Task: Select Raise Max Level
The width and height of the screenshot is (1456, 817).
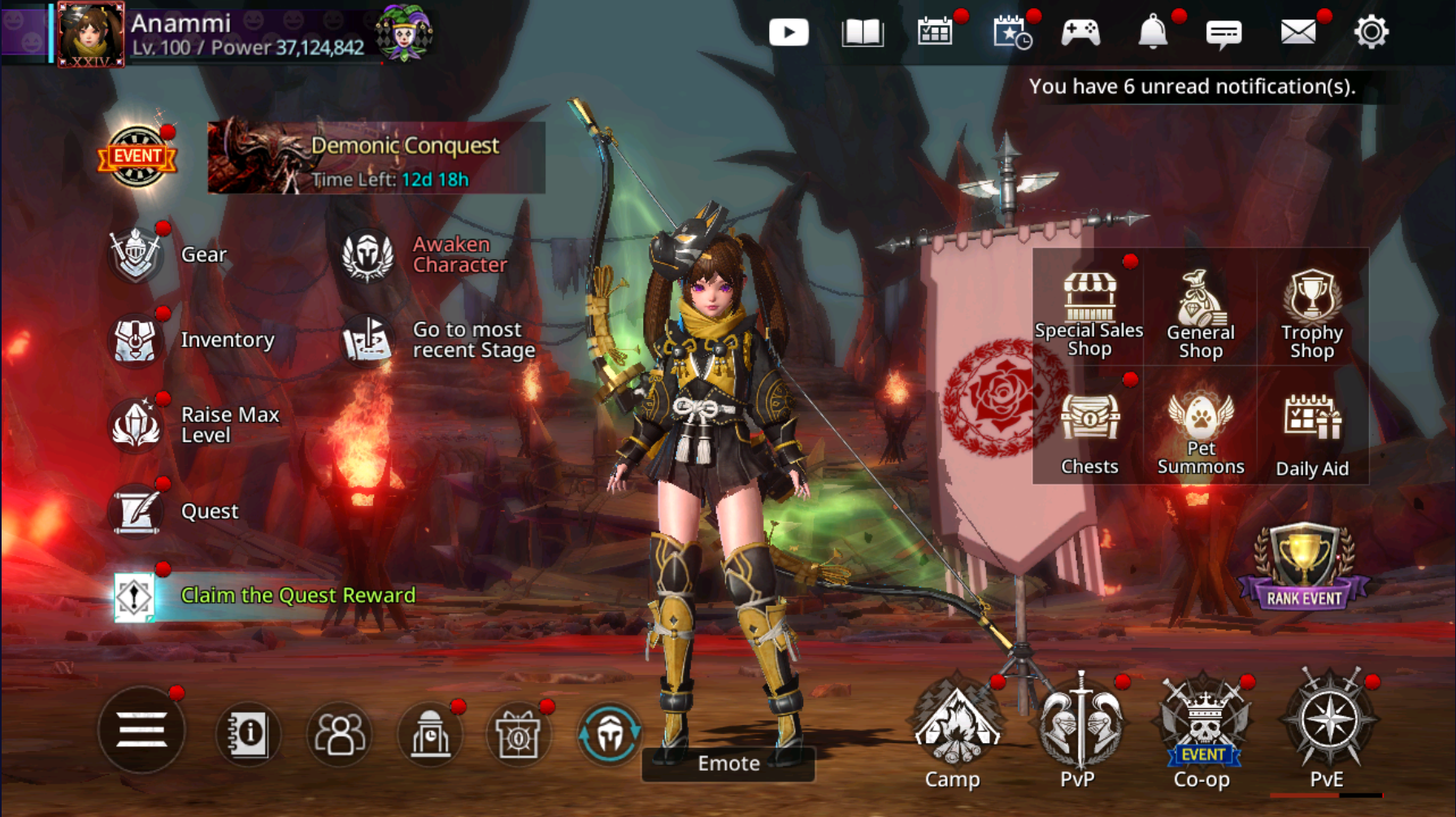Action: tap(137, 424)
